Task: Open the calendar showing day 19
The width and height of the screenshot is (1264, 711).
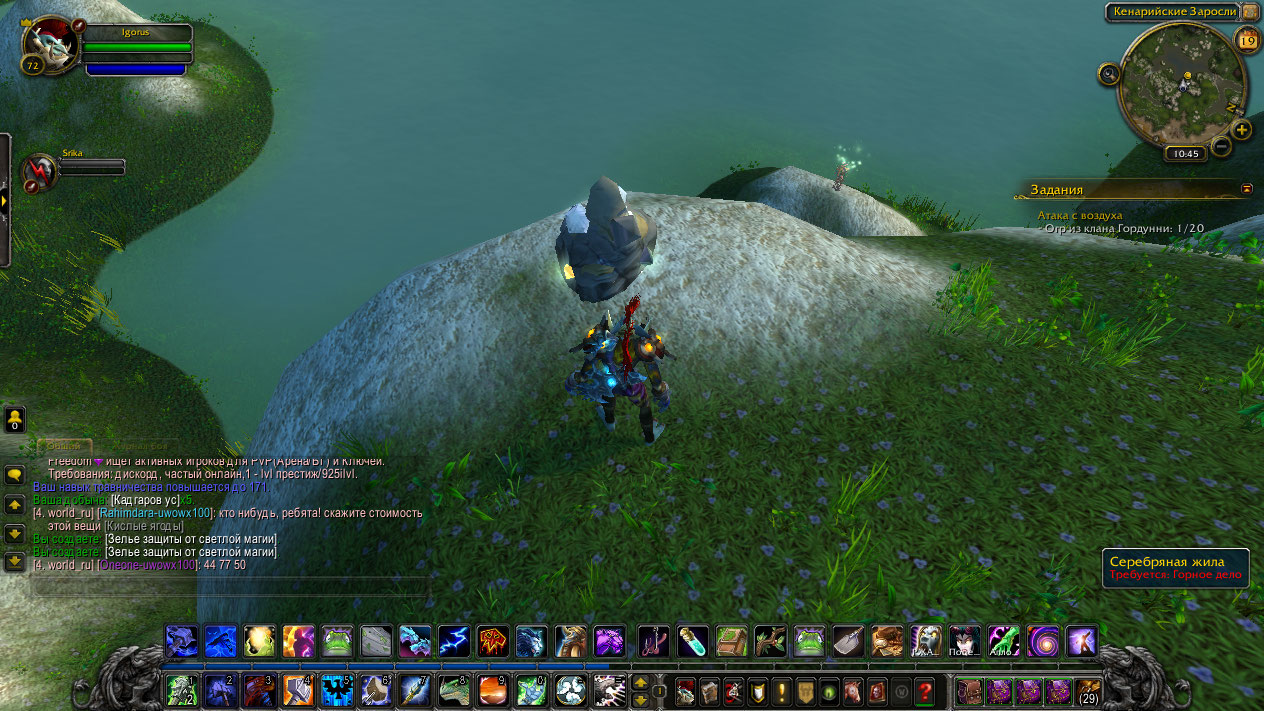Action: (1247, 40)
